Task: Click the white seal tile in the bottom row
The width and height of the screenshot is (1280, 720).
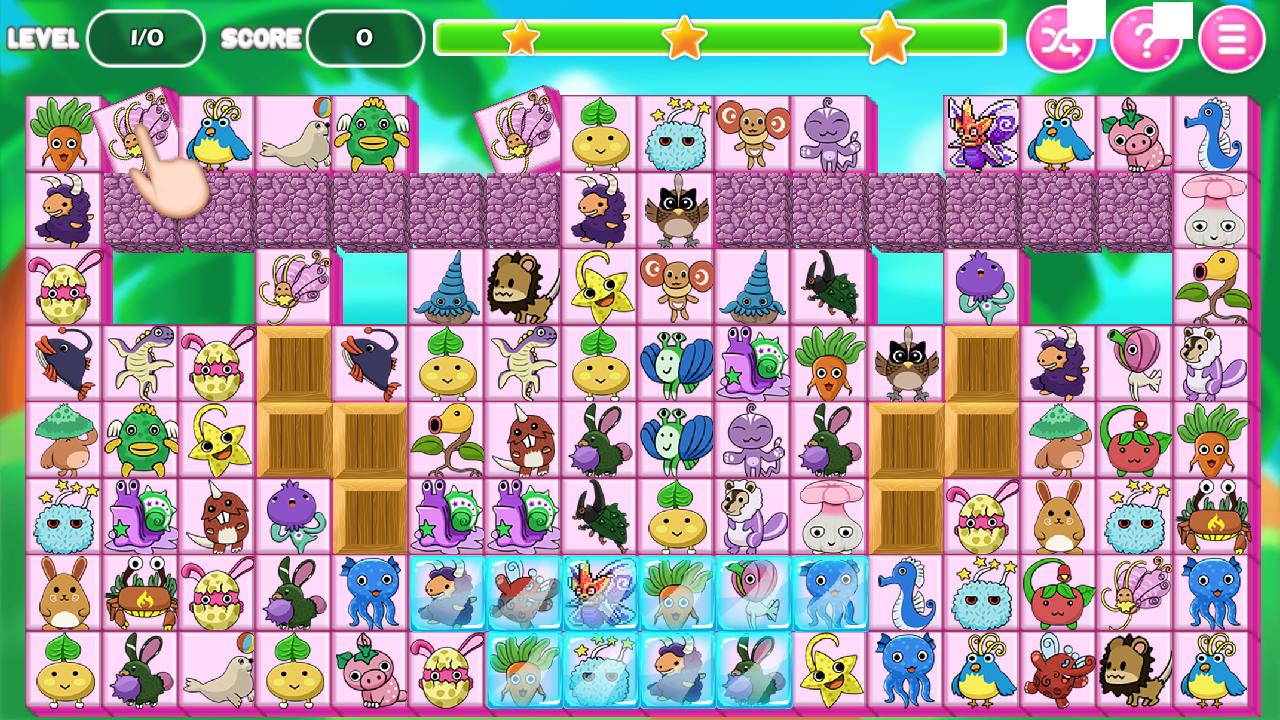Action: click(217, 672)
